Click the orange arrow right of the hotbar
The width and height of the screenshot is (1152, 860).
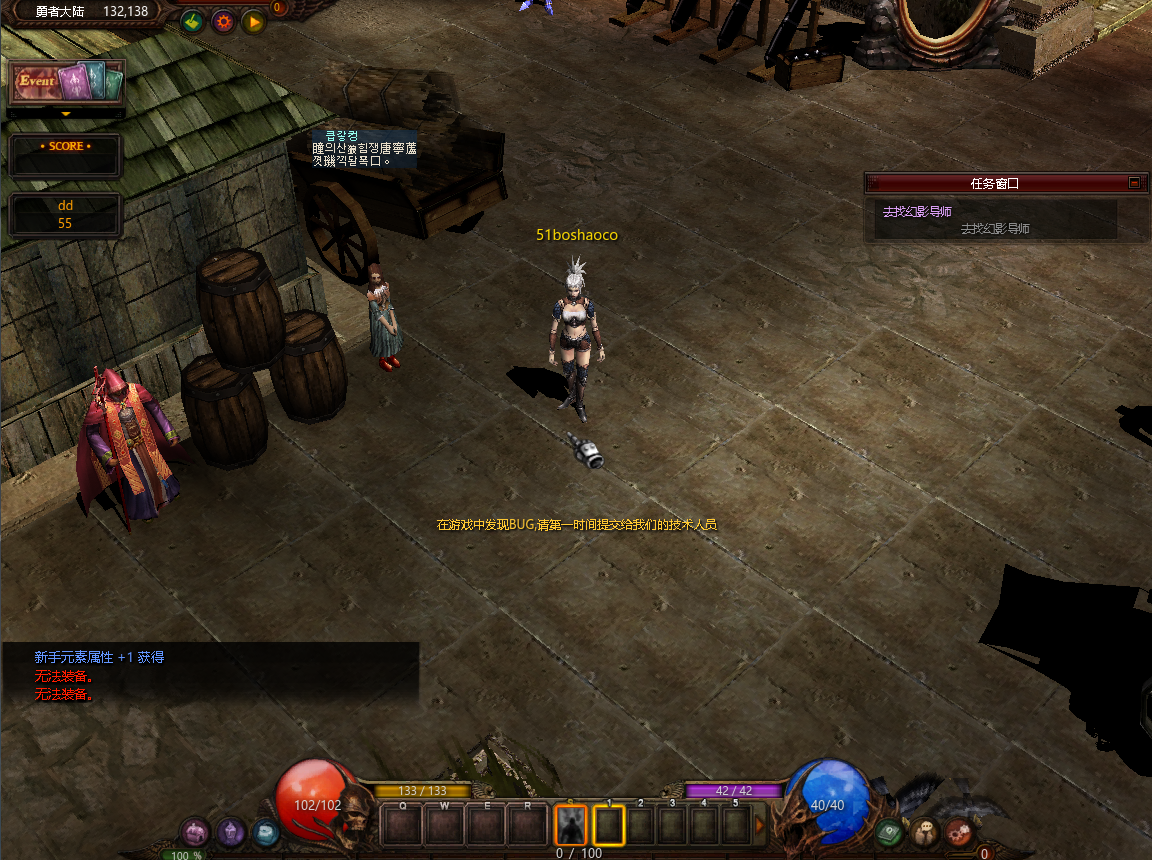pyautogui.click(x=760, y=826)
